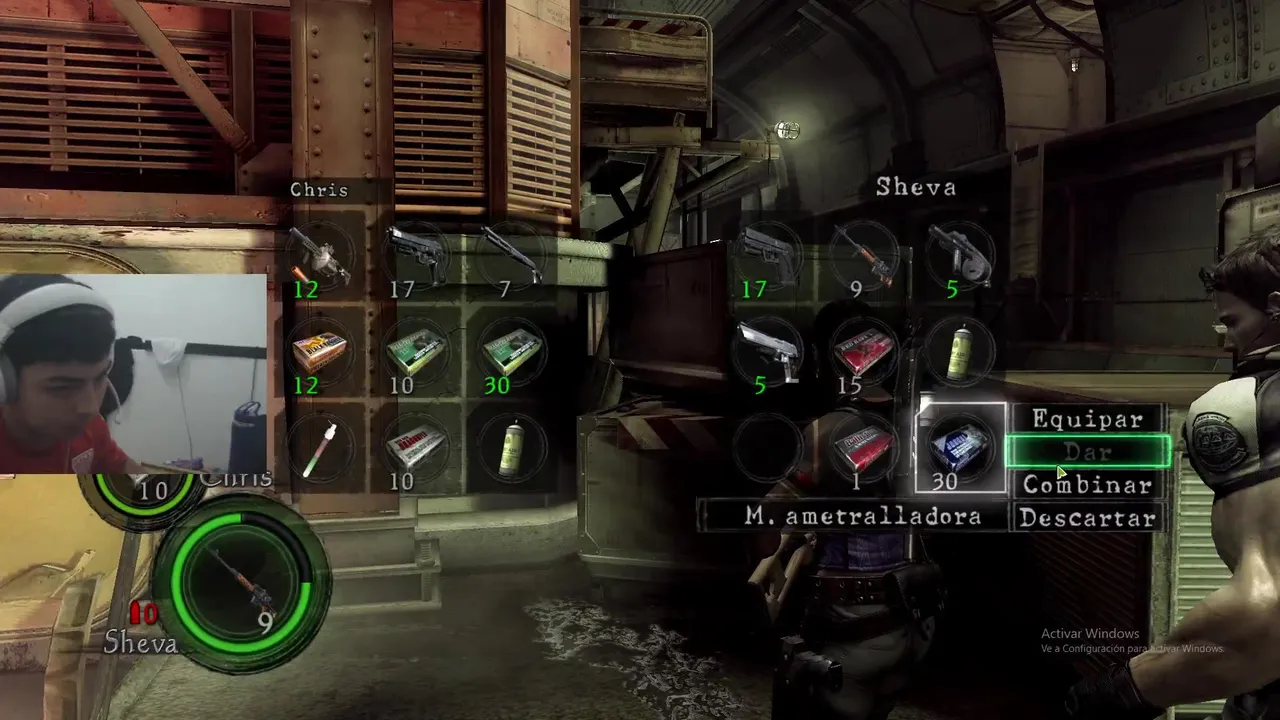Select Chris's grey ammo box with 10
Screen dimensions: 1280x720
[415, 448]
